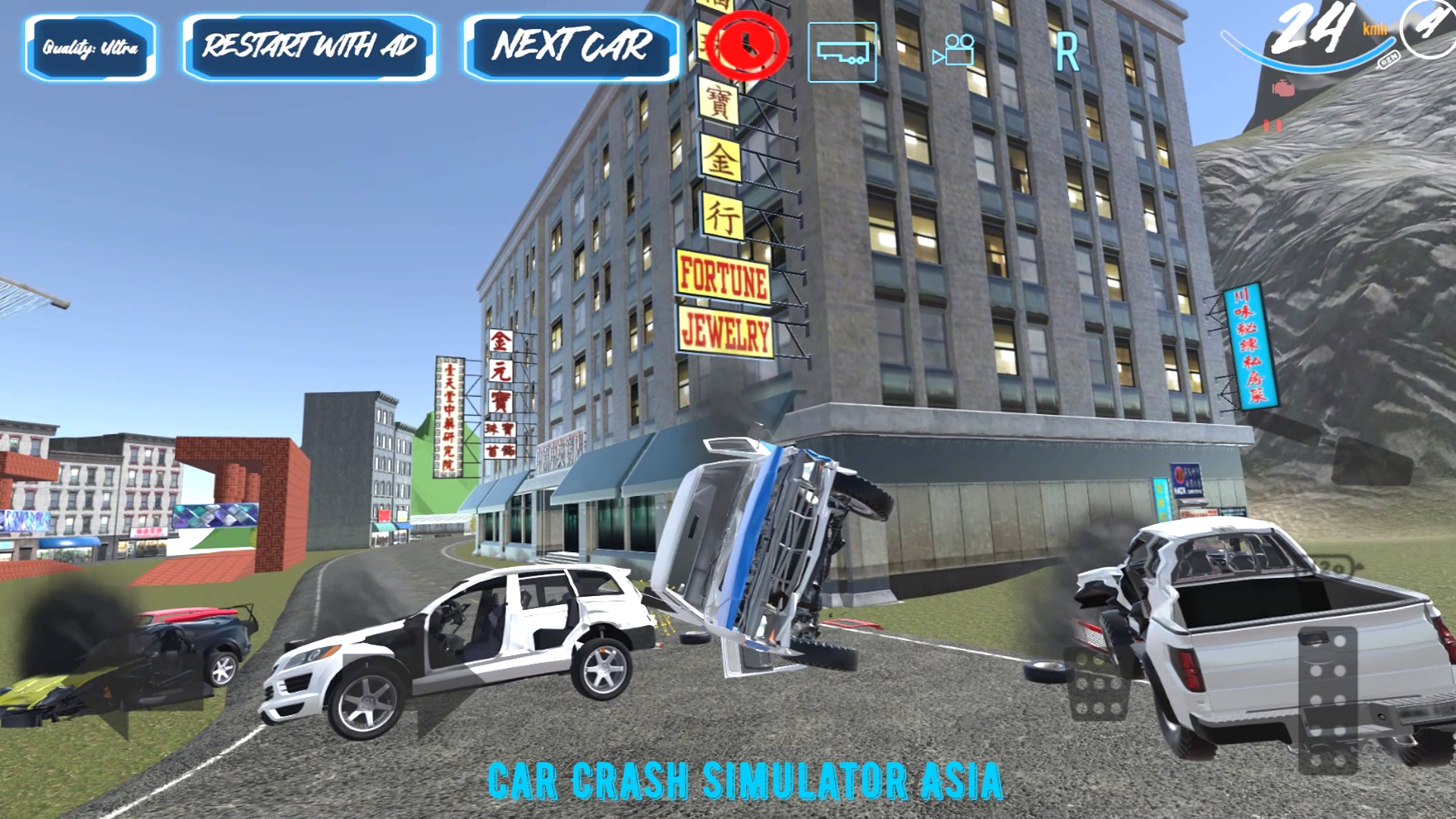
Task: Choose Restart With Ad from the top menu
Action: click(x=309, y=47)
